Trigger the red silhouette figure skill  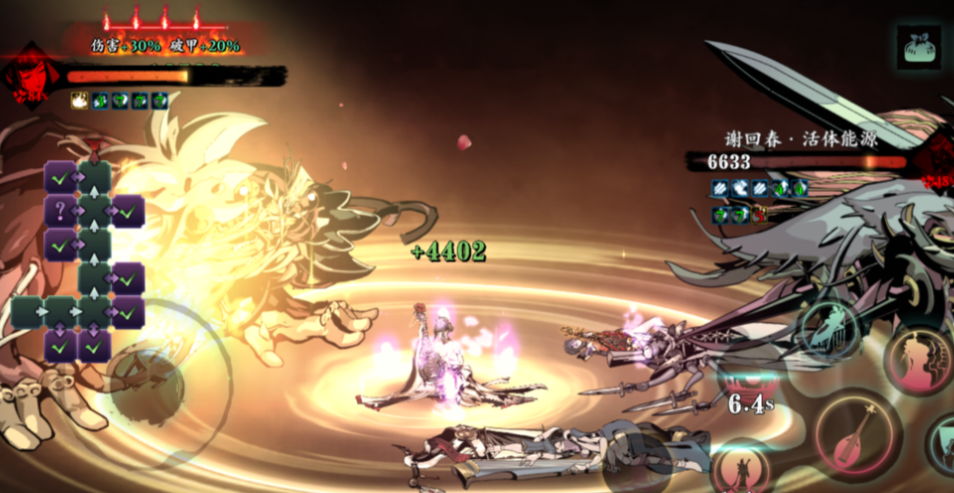click(919, 359)
